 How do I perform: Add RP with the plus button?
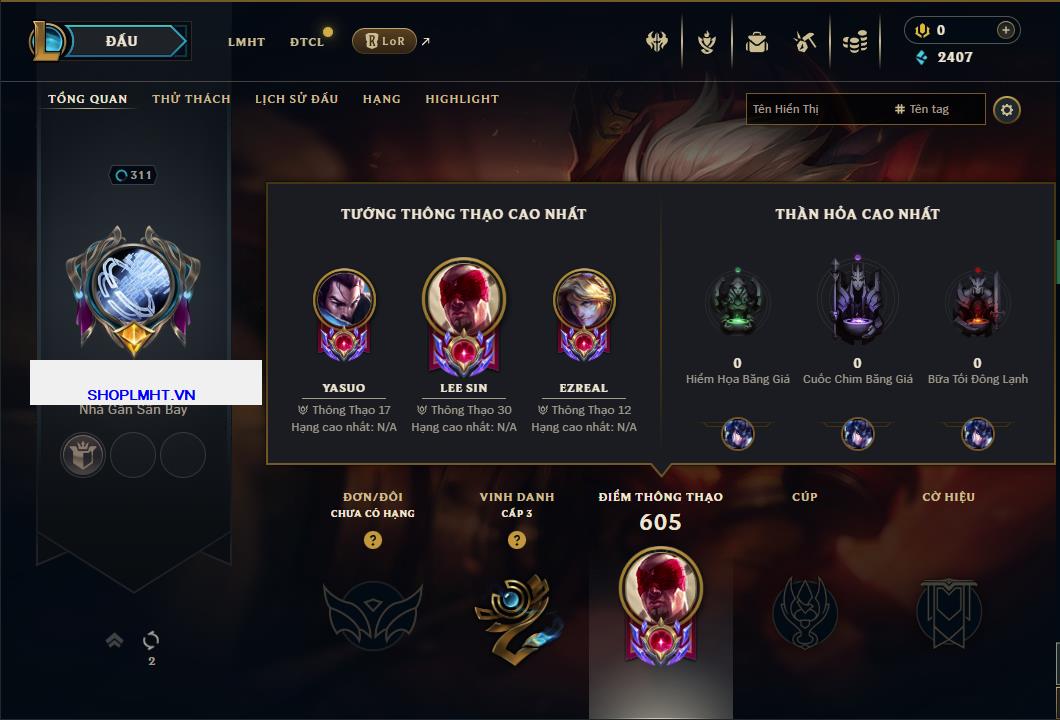[1005, 30]
